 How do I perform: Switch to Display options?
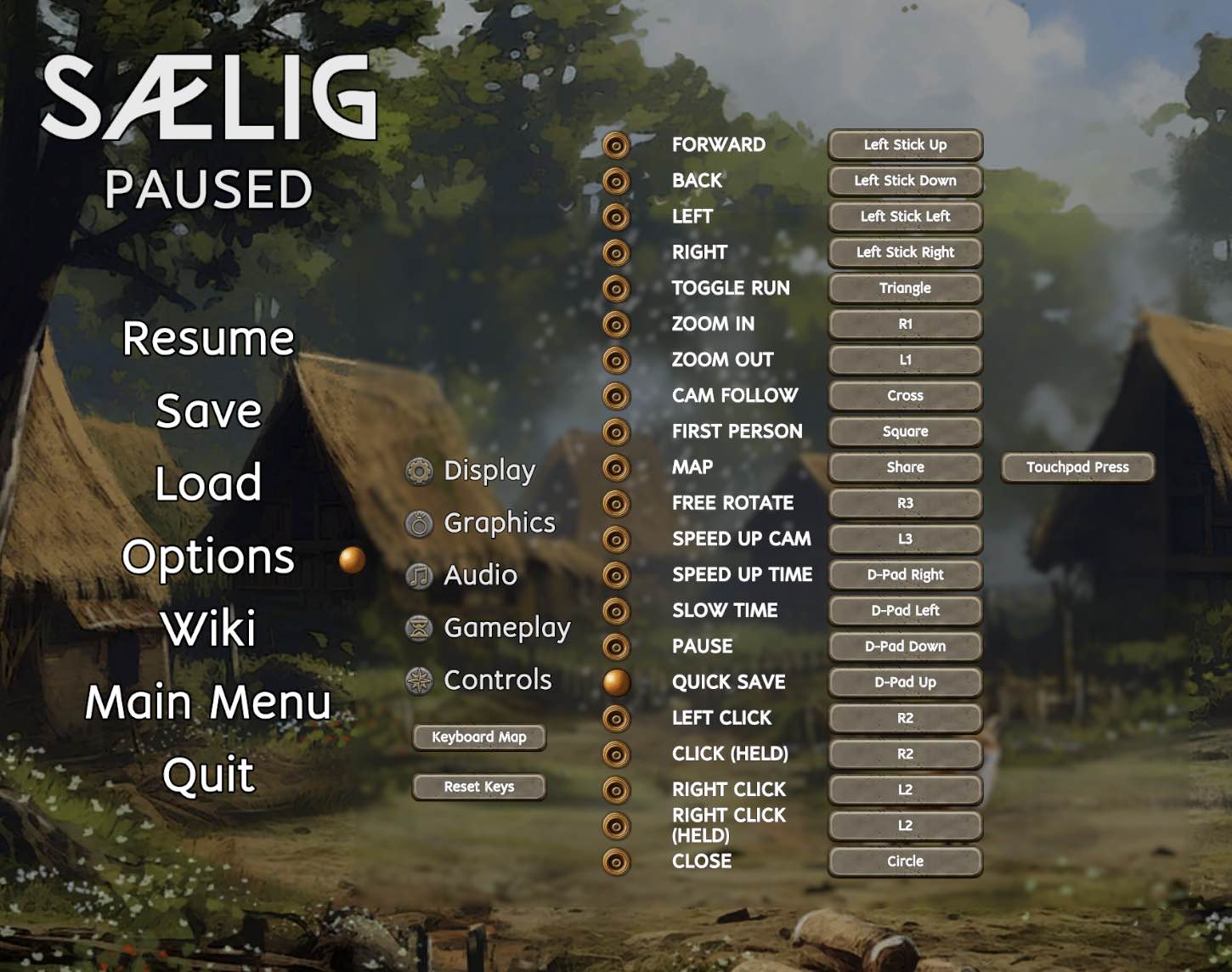point(489,471)
